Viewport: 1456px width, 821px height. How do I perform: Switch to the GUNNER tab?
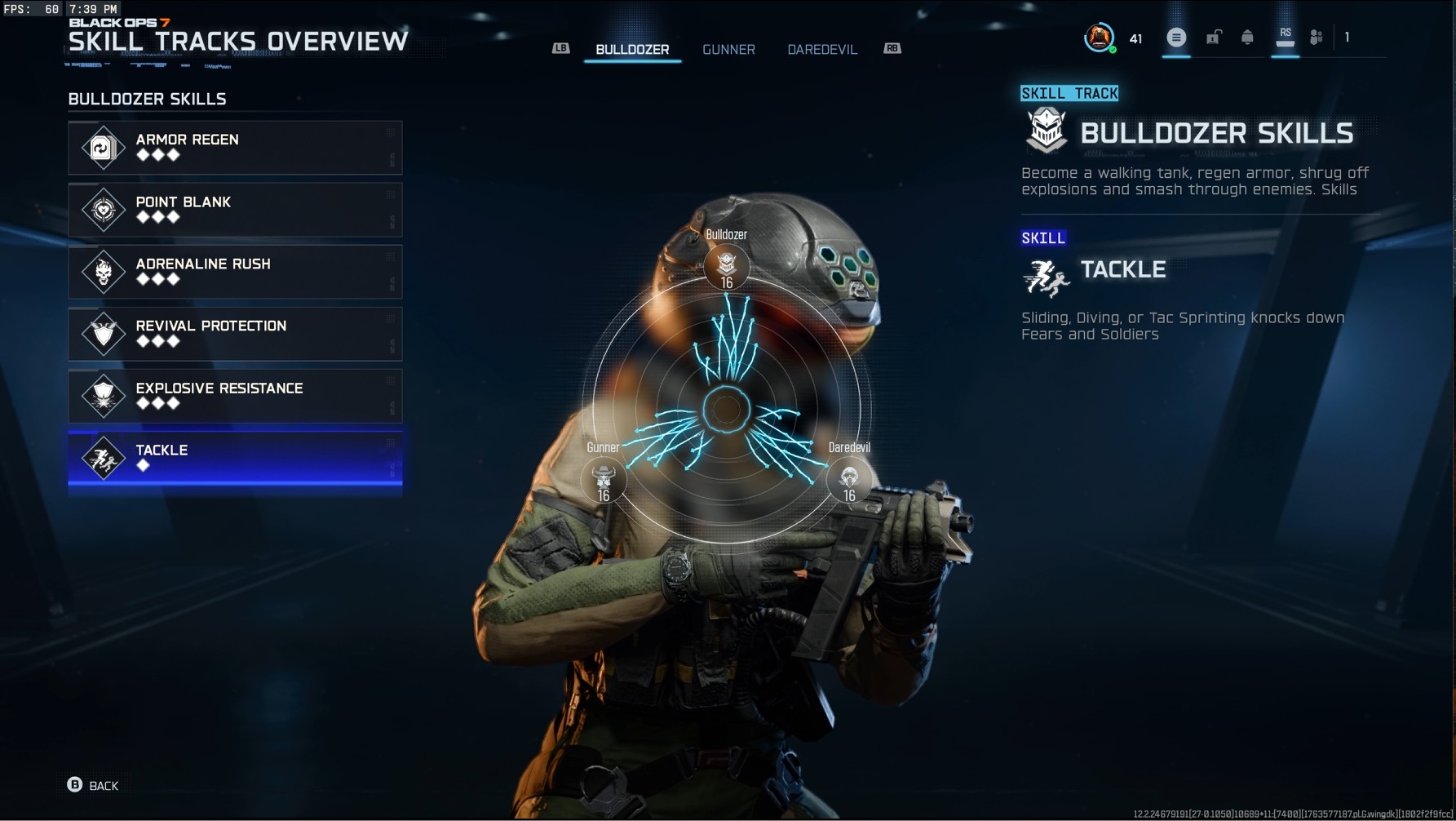pyautogui.click(x=728, y=49)
